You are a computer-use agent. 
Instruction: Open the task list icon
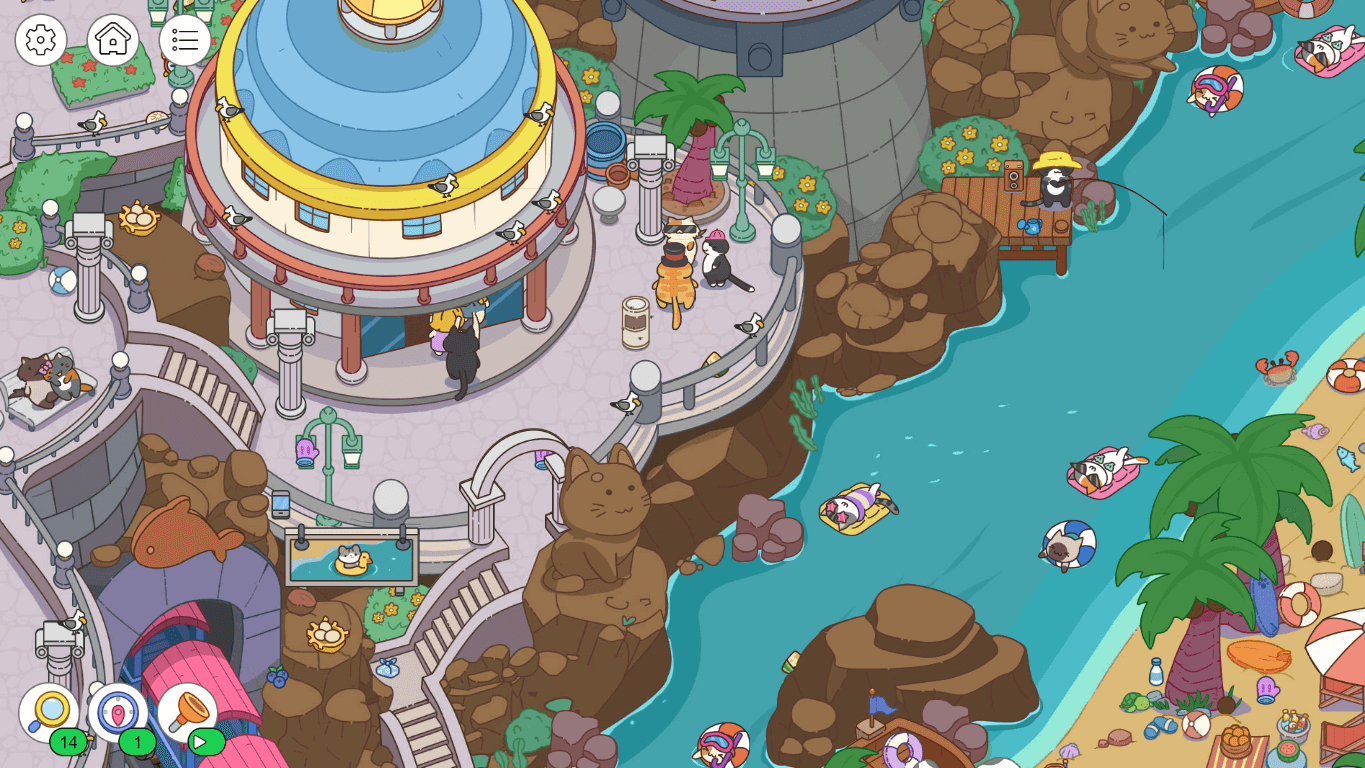tap(184, 41)
